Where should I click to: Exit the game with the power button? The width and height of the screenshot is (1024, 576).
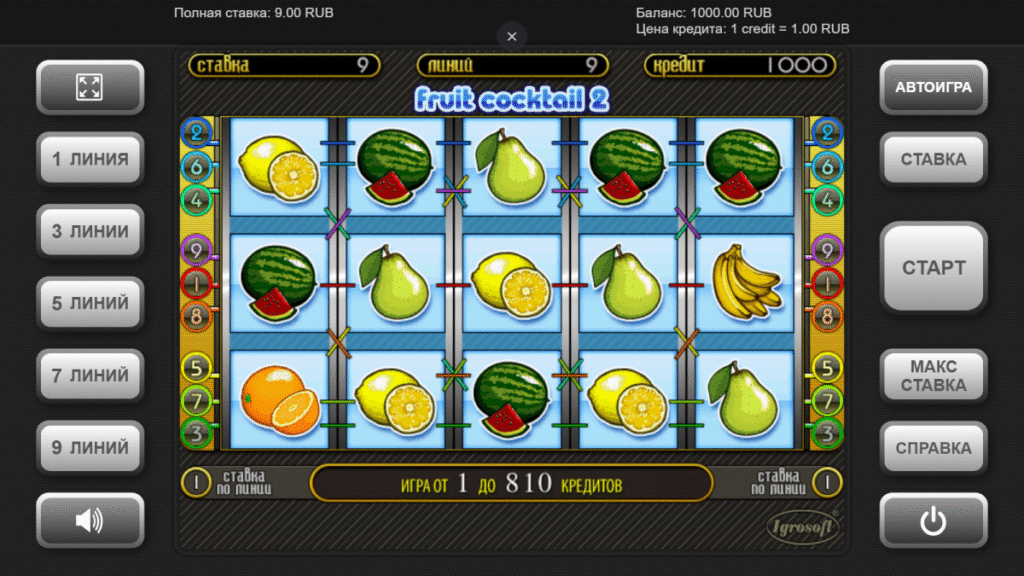[x=933, y=520]
